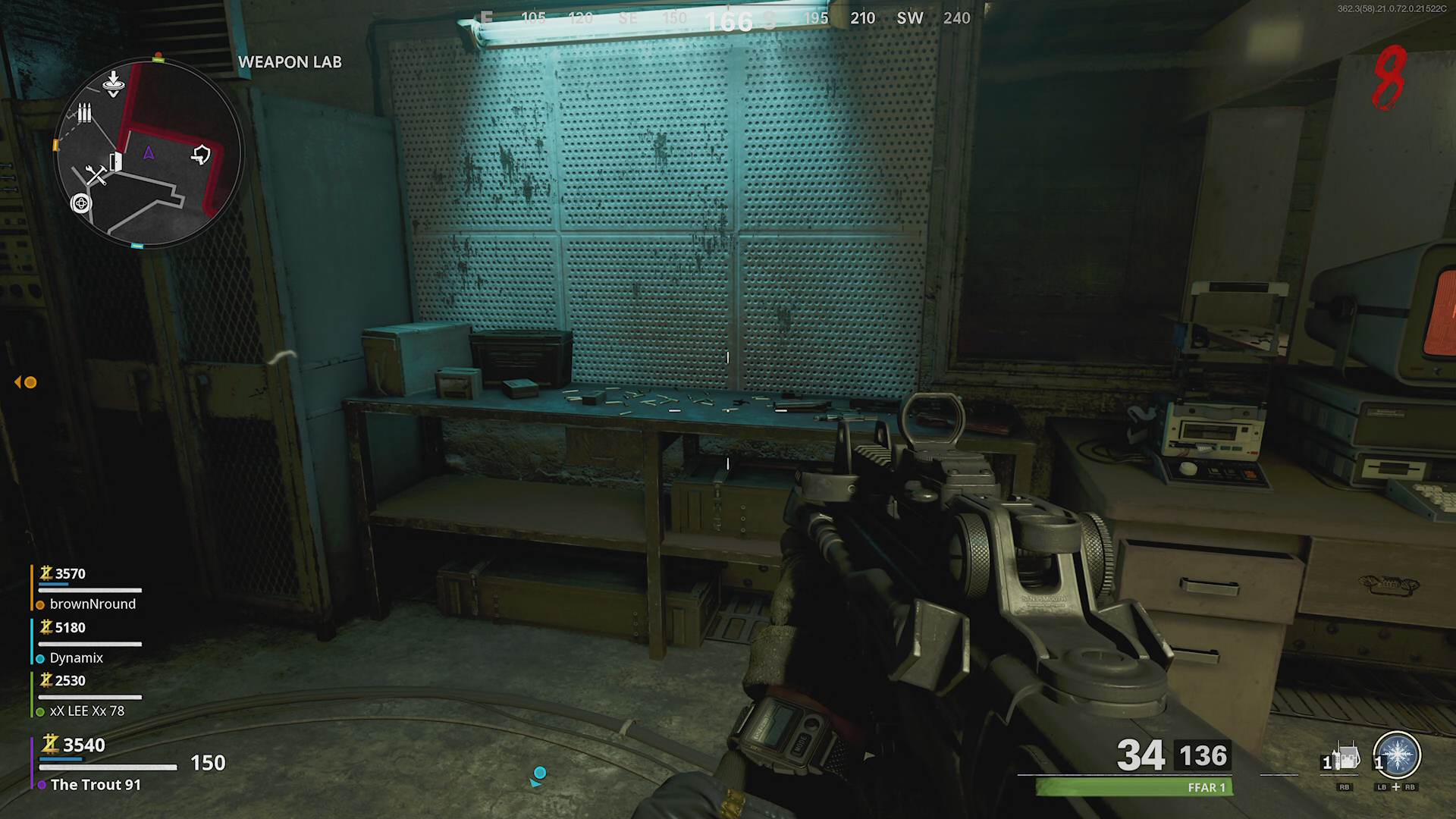Click the door marker on the minimap
The height and width of the screenshot is (819, 1456).
[x=116, y=161]
